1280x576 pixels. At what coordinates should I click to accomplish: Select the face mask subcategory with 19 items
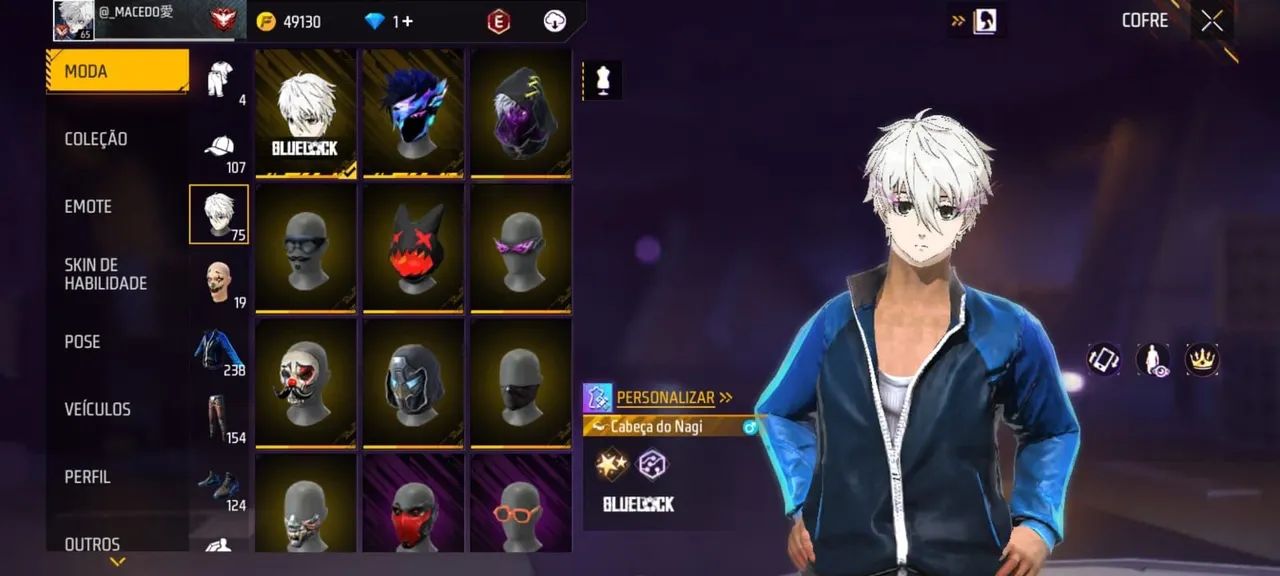click(219, 283)
